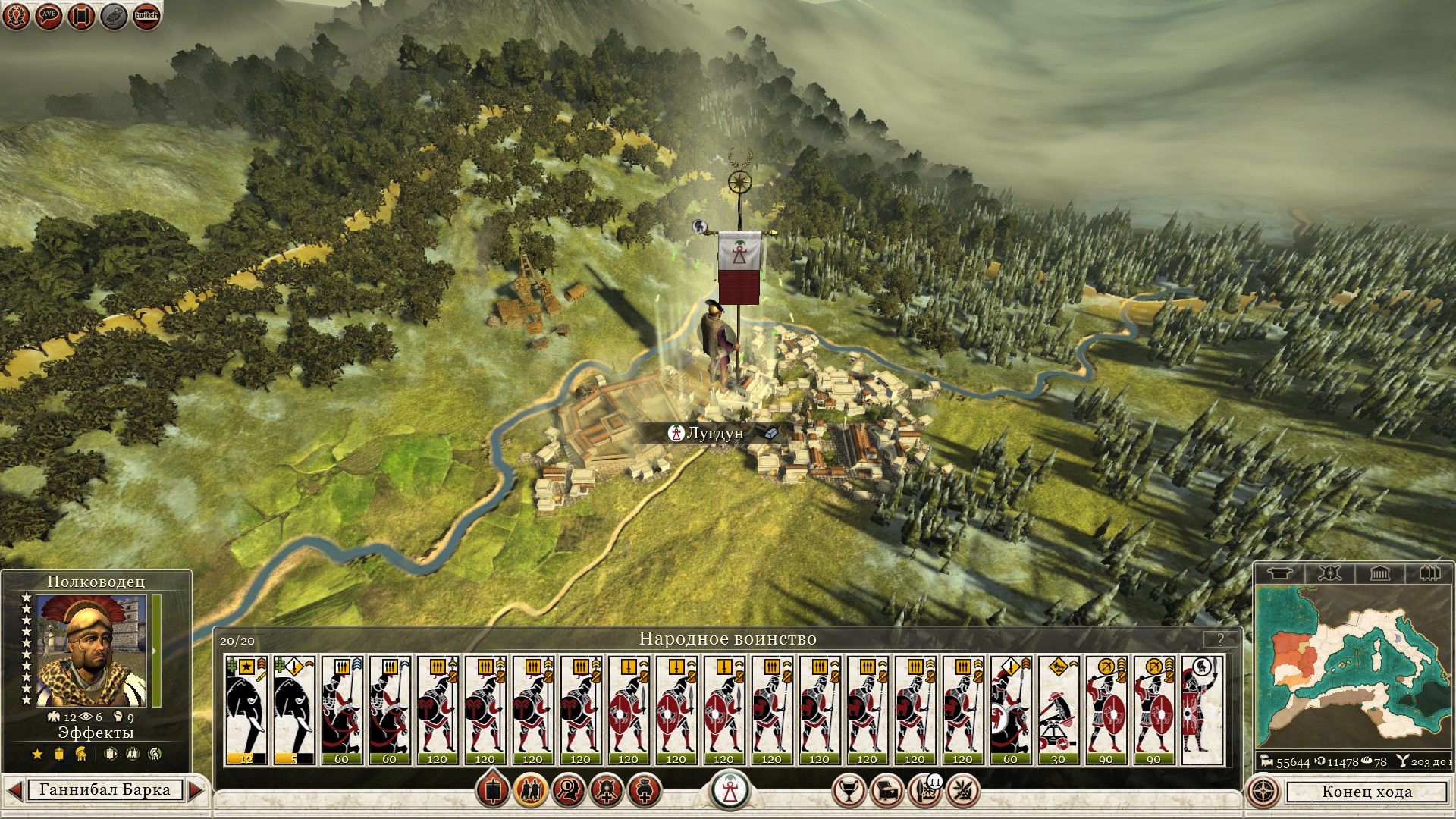
Task: Open the owl encyclopedia icon
Action: pos(114,16)
